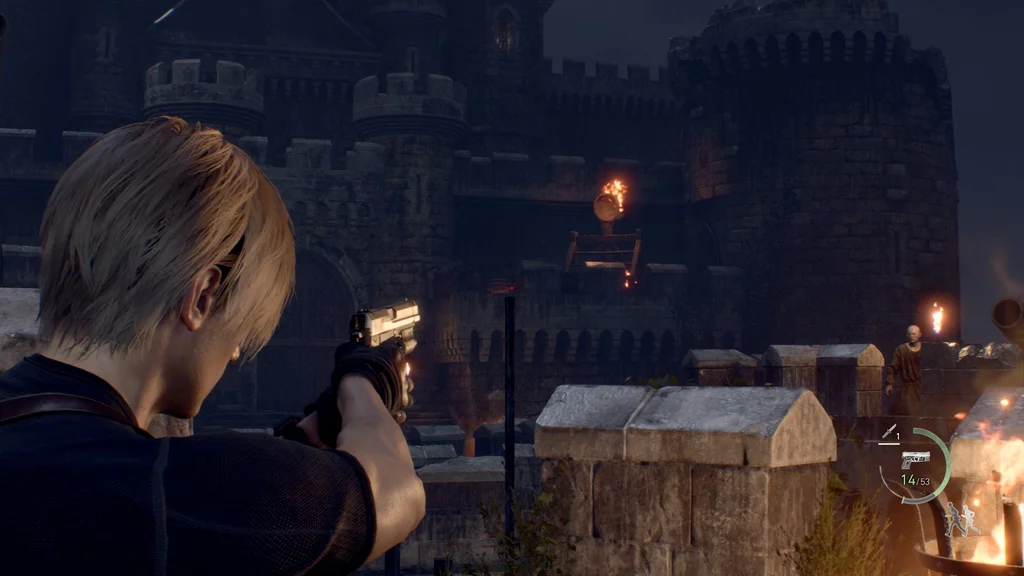
Task: Click the two running figures companion icon
Action: tap(963, 518)
